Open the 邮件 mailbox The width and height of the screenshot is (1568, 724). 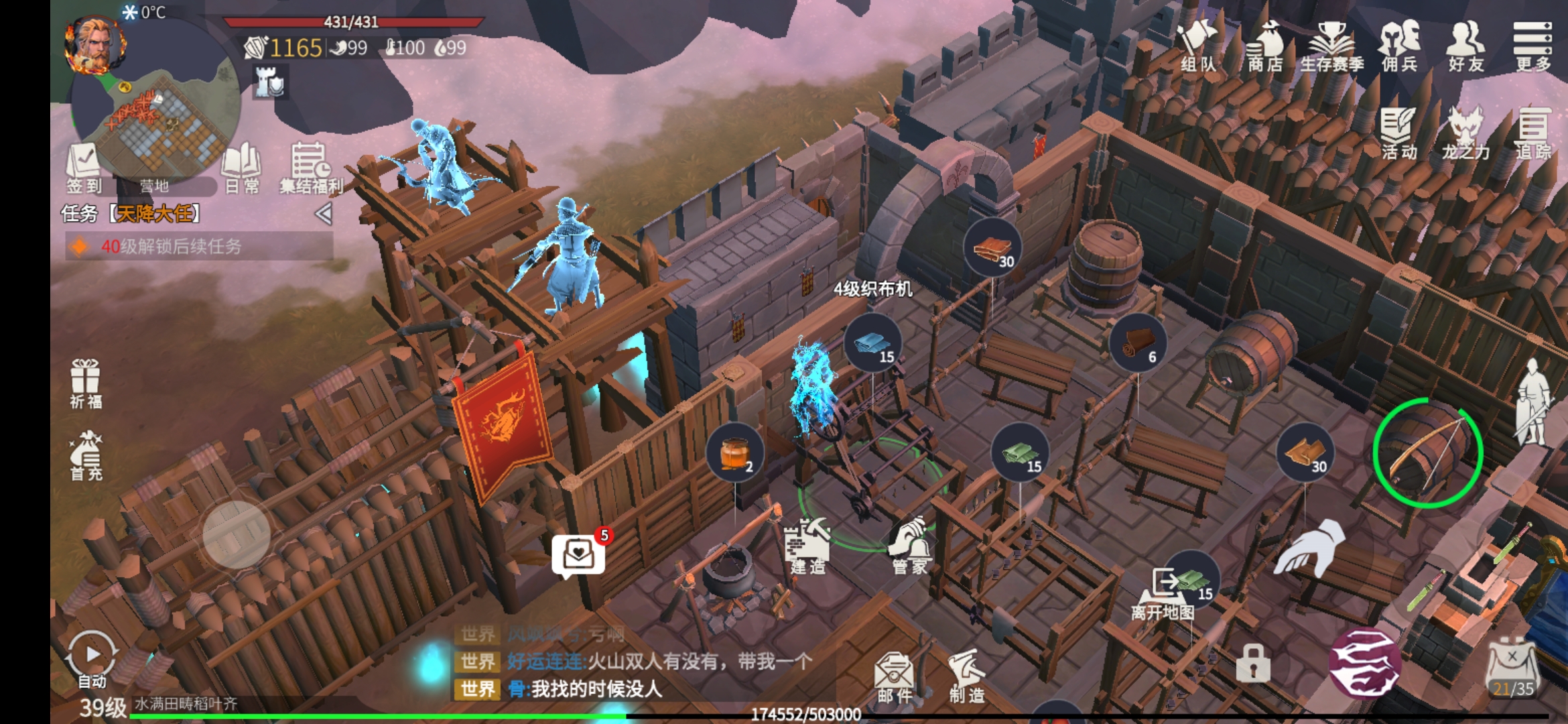pos(894,676)
